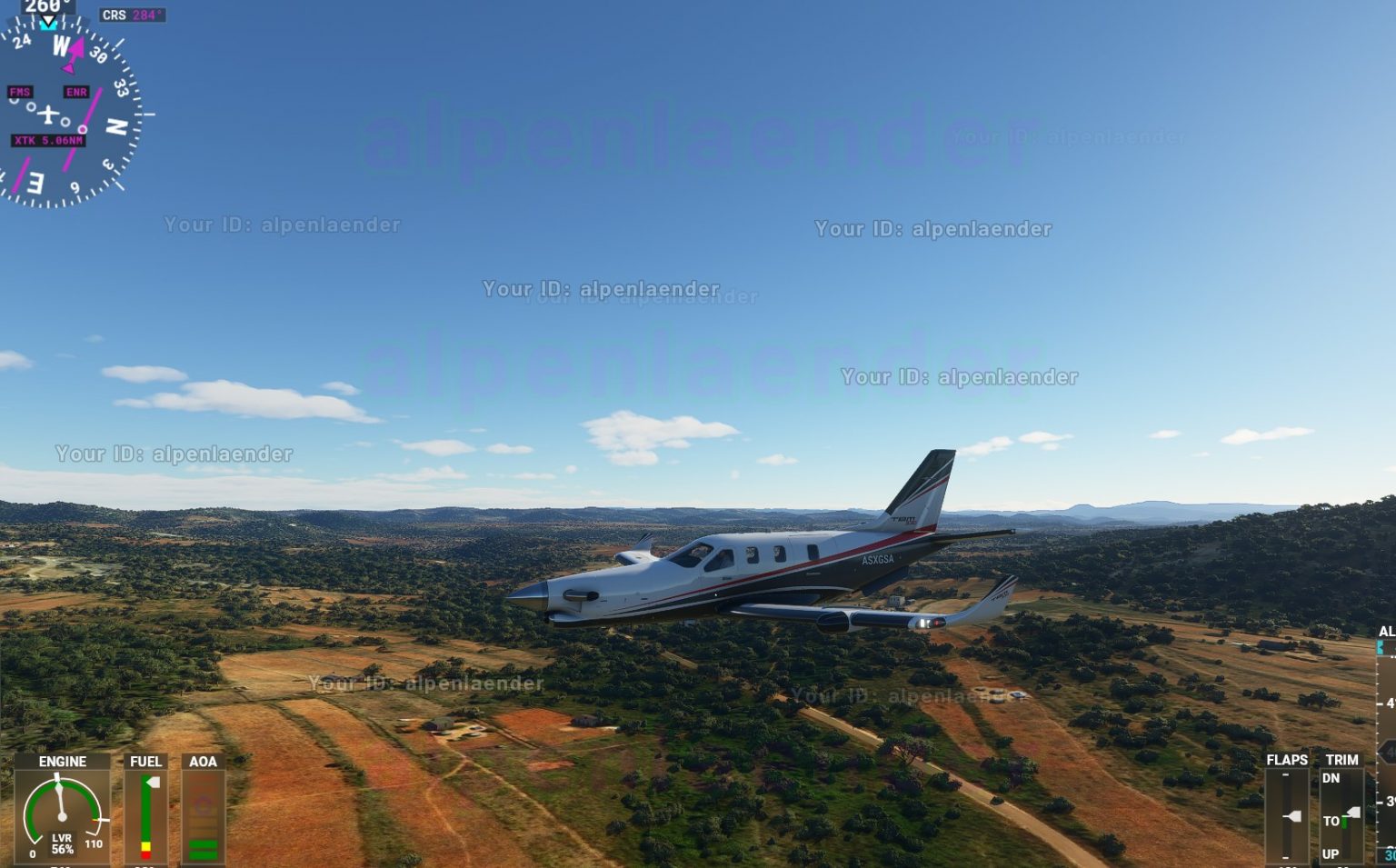Click the XTK 5.06NM cross-track readout
The image size is (1396, 868).
click(x=47, y=140)
